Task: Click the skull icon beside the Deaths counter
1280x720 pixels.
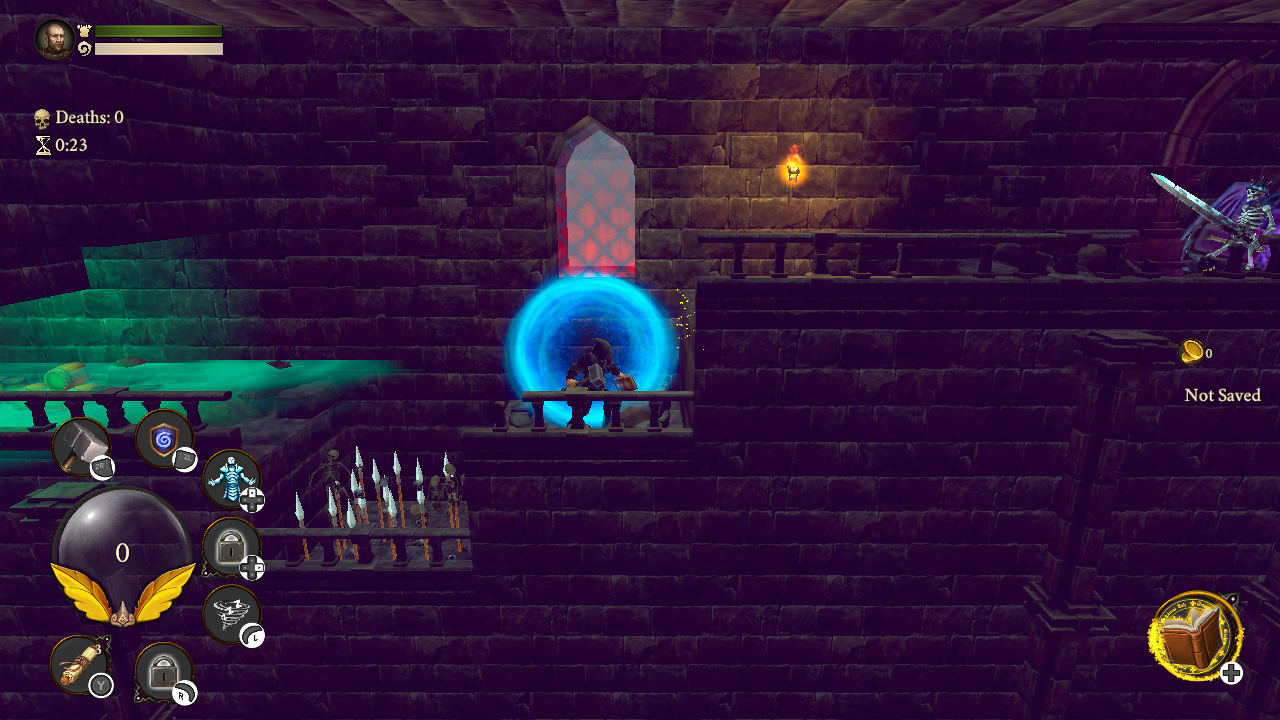Action: pos(42,118)
